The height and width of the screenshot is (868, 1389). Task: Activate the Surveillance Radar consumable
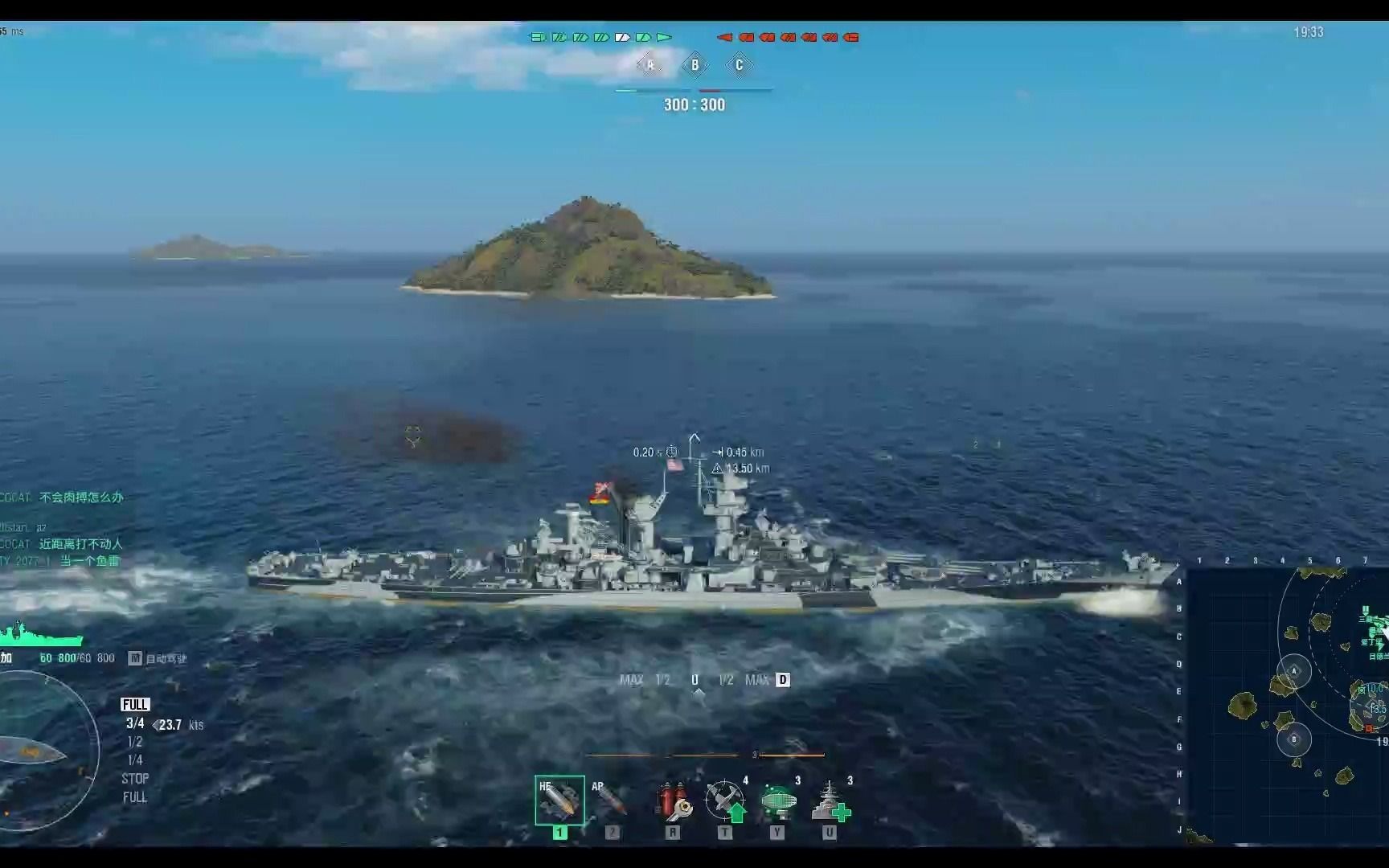(x=777, y=800)
